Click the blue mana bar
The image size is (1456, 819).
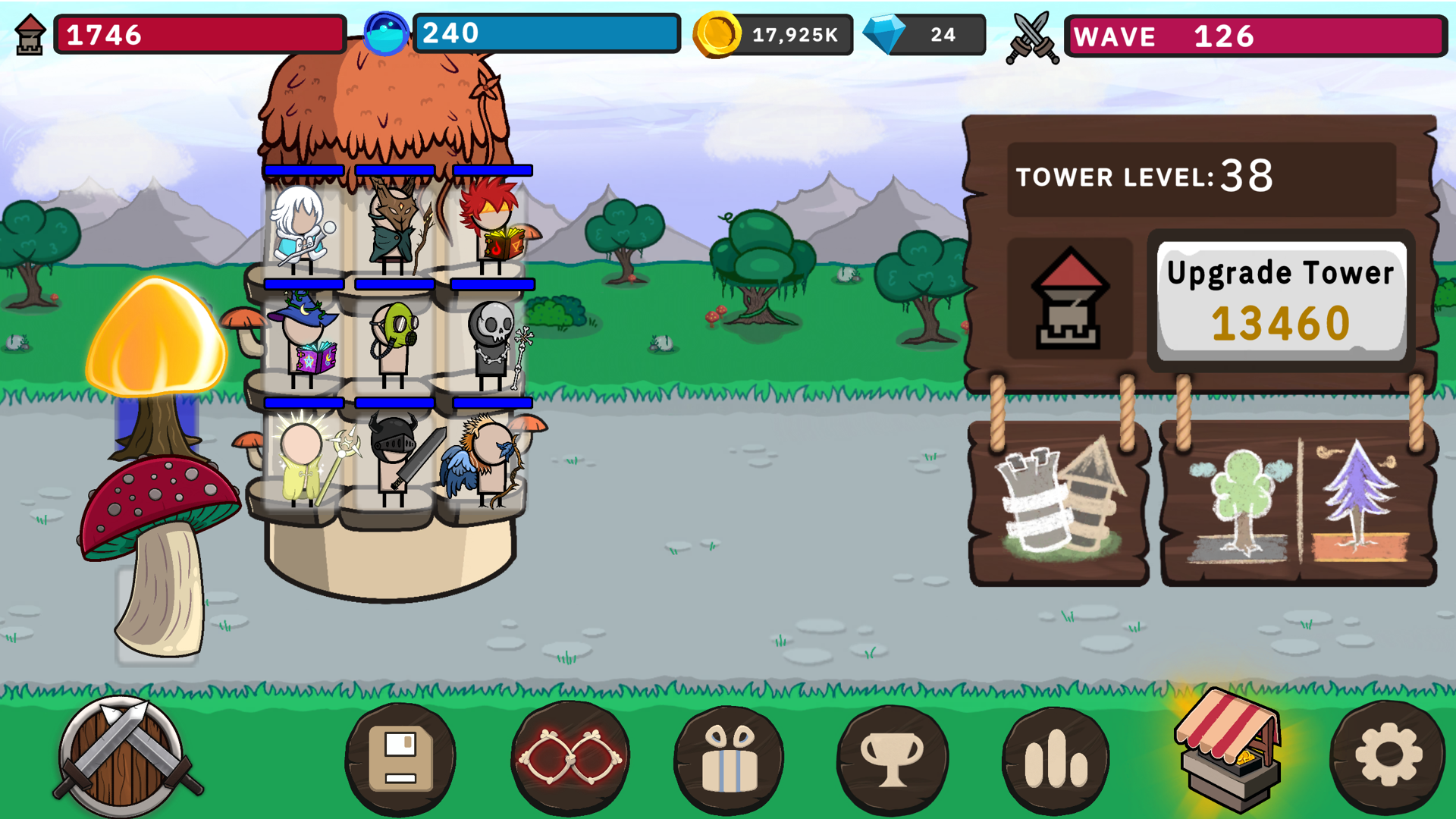(546, 32)
